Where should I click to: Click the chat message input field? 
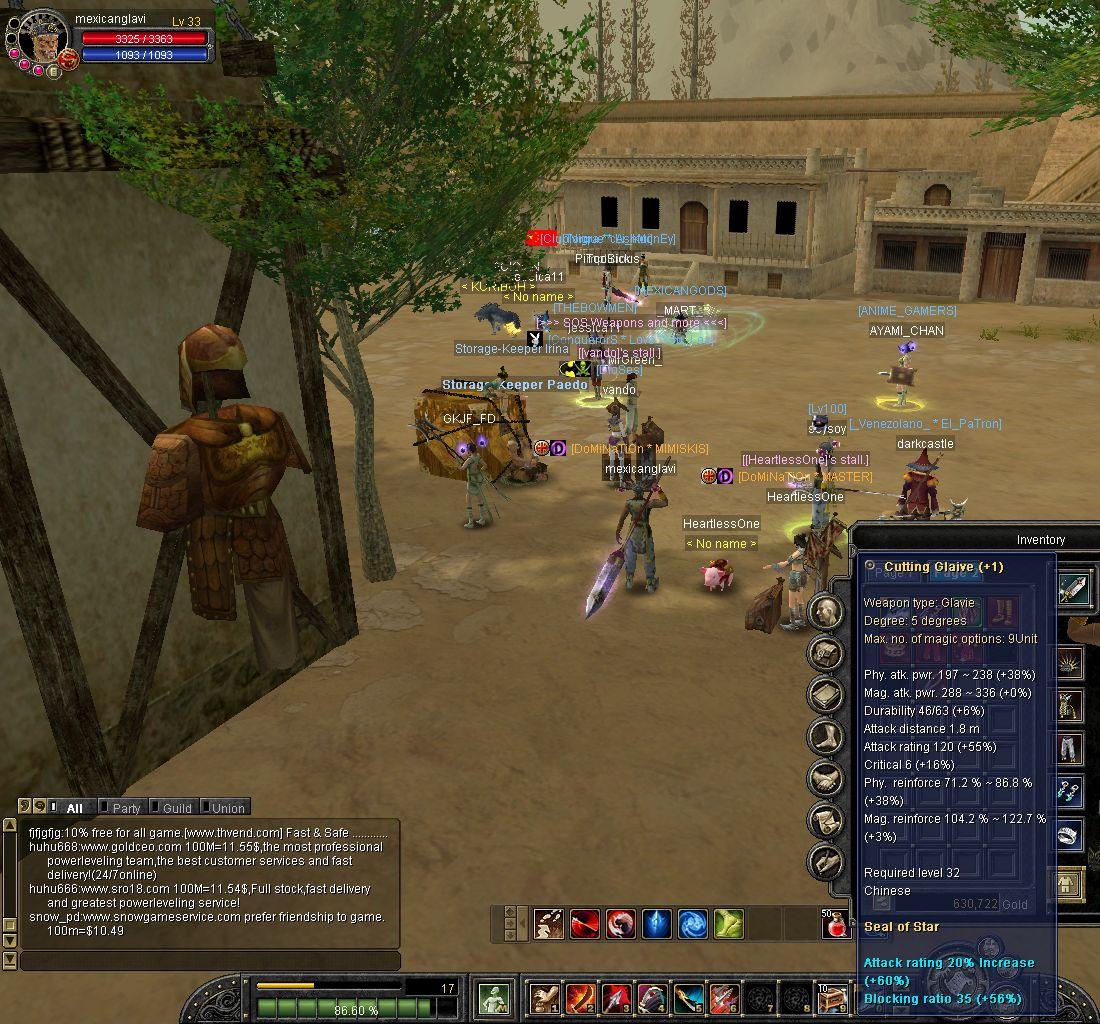click(210, 961)
